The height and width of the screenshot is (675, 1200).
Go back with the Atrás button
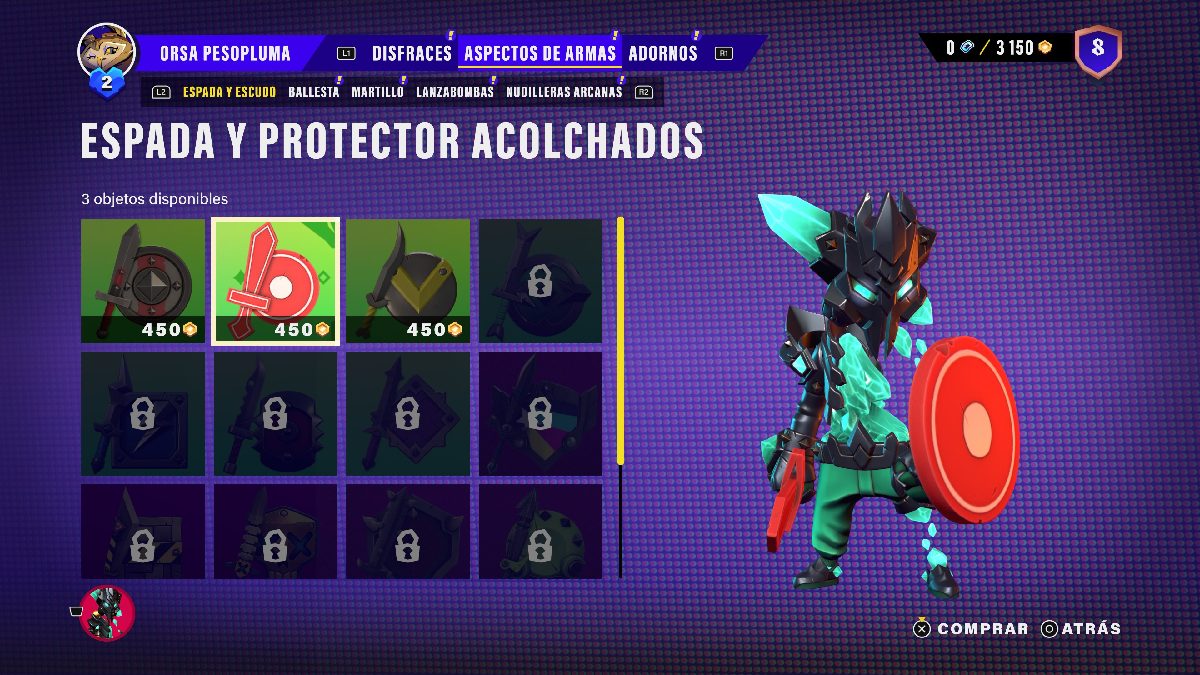(x=1081, y=629)
